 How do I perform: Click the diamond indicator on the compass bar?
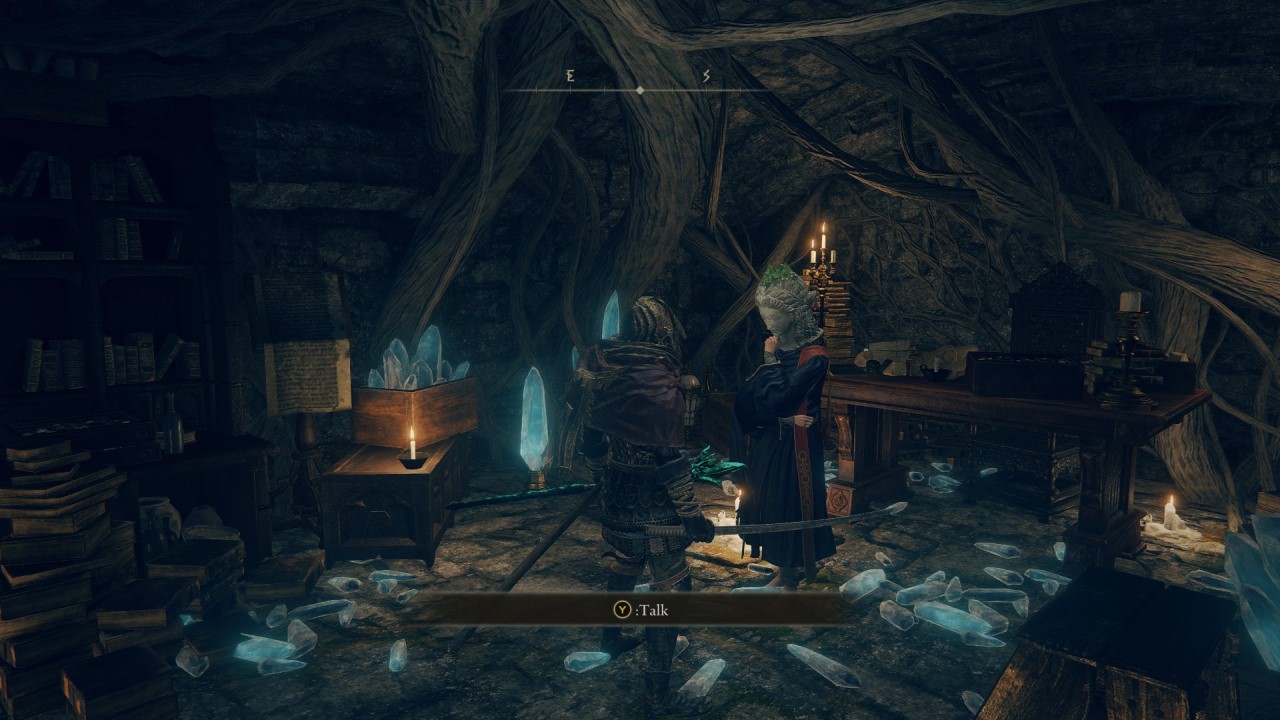pos(638,89)
